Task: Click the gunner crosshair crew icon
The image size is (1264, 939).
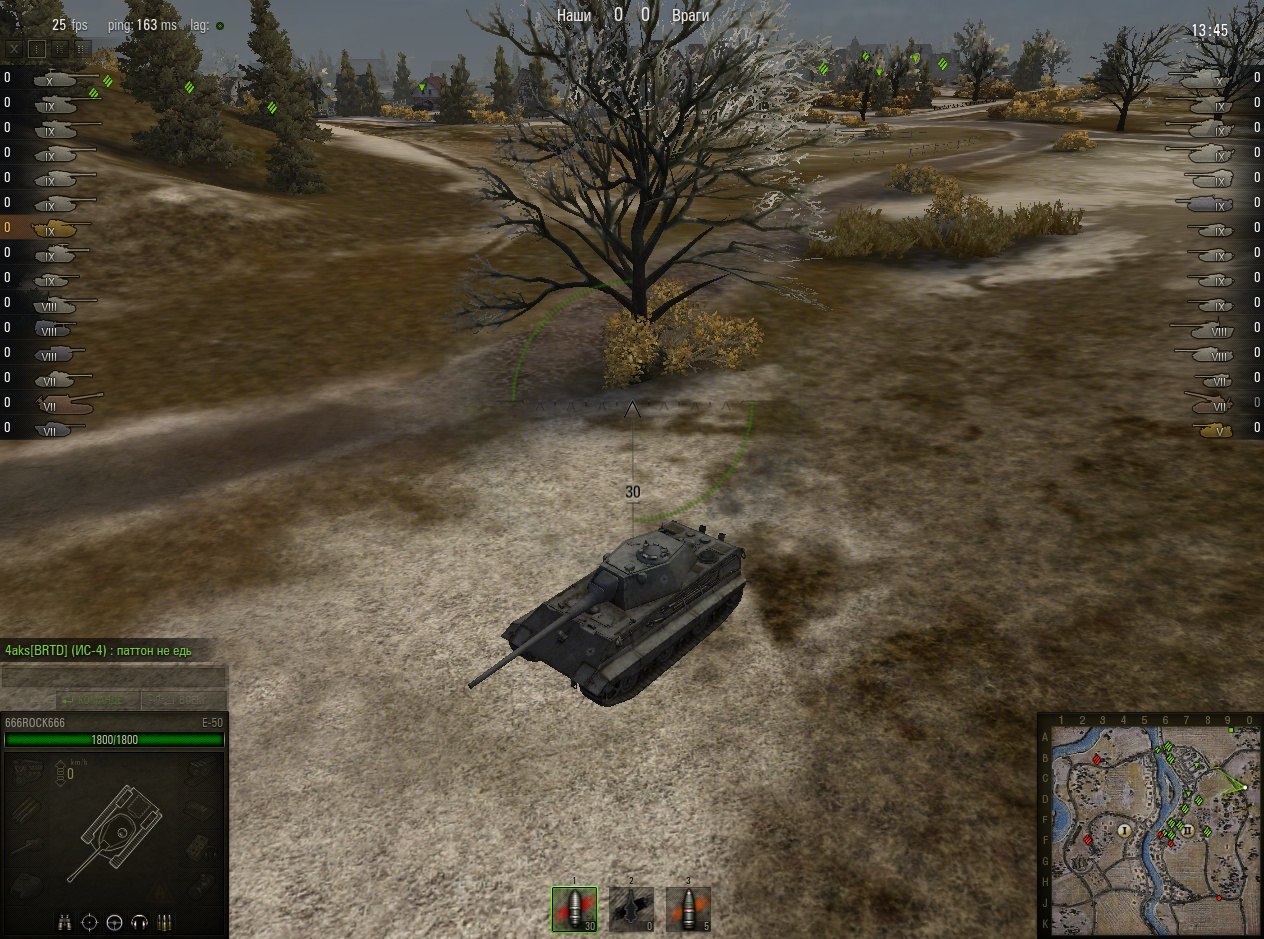Action: (x=90, y=921)
